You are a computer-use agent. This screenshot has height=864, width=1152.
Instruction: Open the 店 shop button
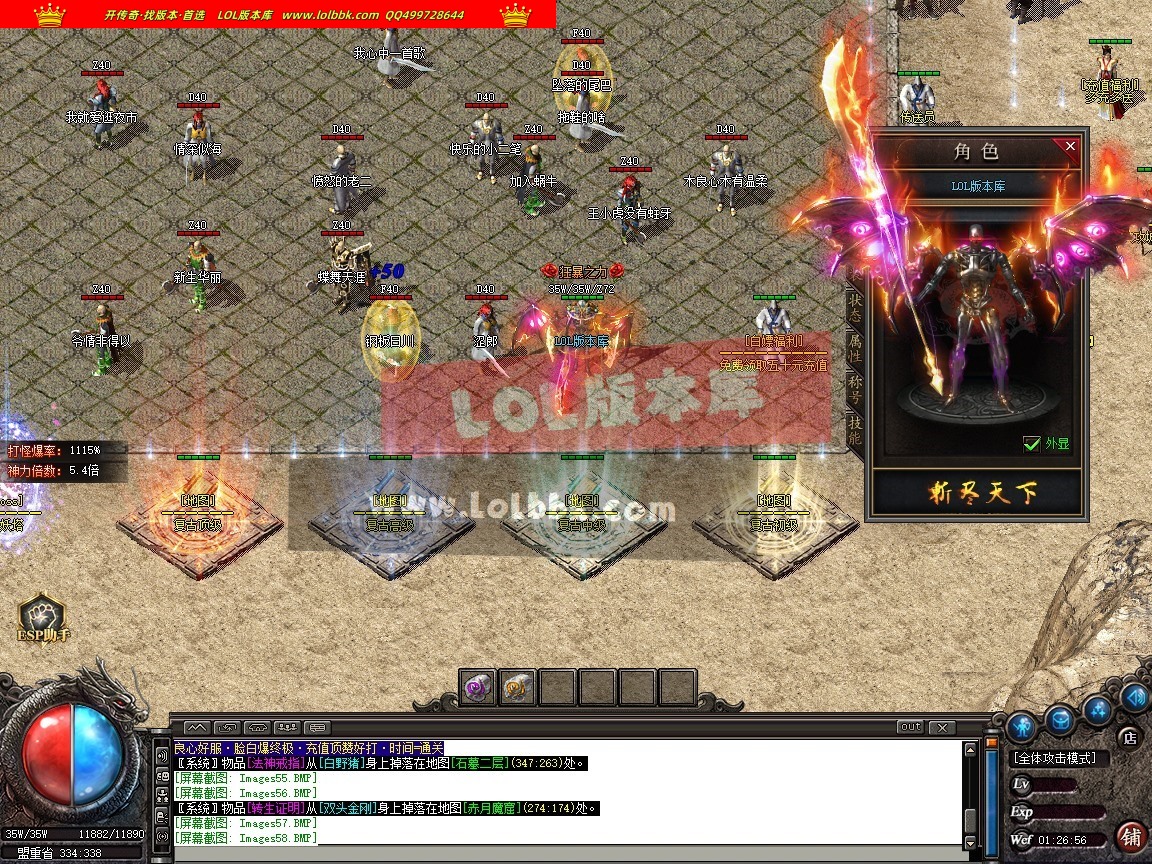tap(1129, 738)
